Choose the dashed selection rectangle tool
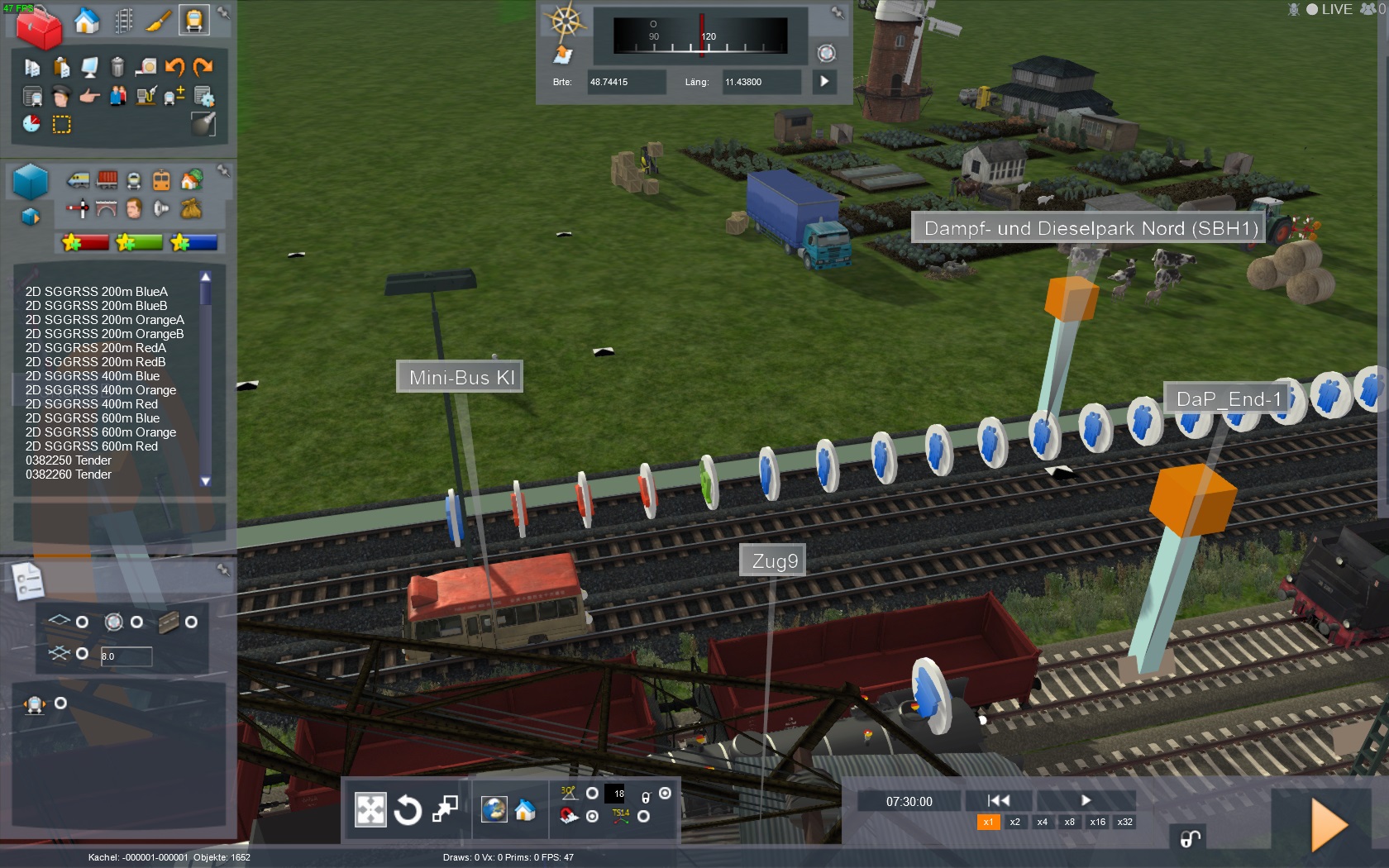The image size is (1389, 868). click(x=62, y=124)
